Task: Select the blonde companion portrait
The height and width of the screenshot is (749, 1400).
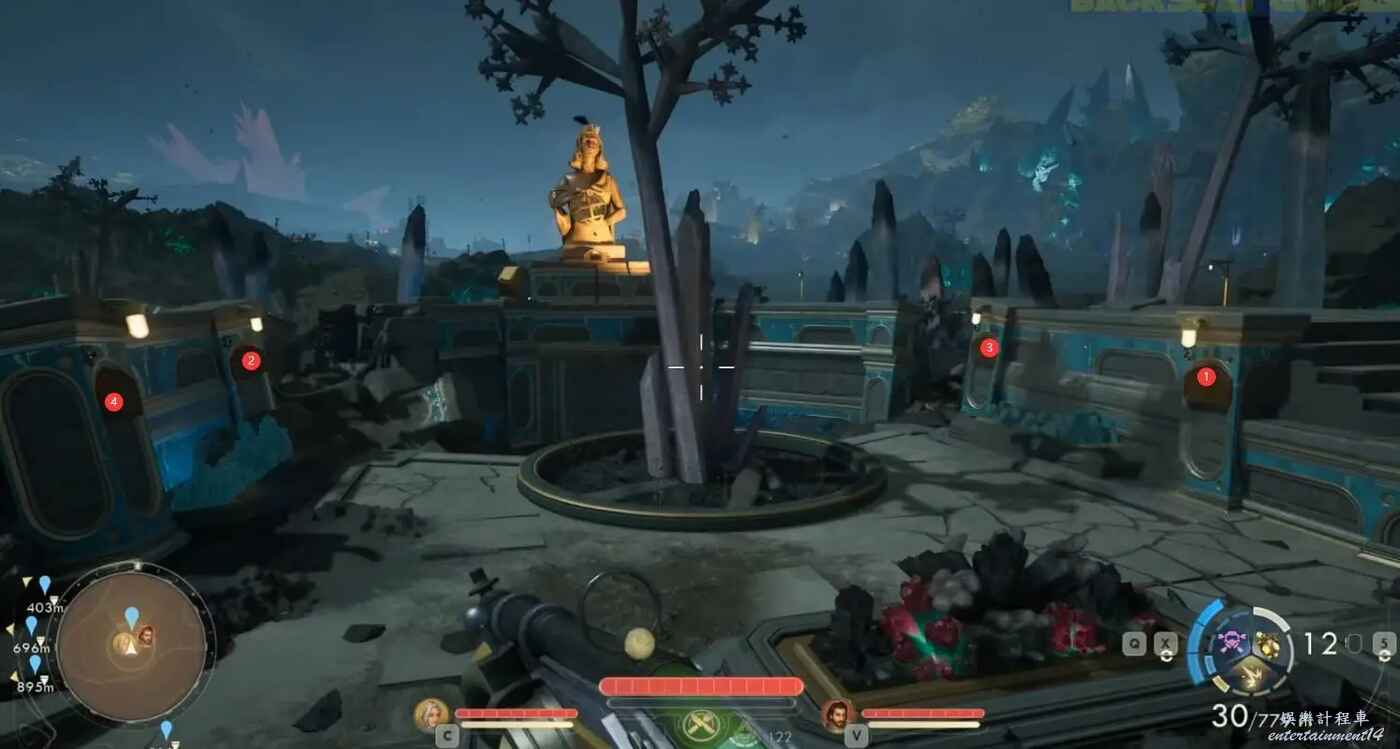Action: [431, 714]
